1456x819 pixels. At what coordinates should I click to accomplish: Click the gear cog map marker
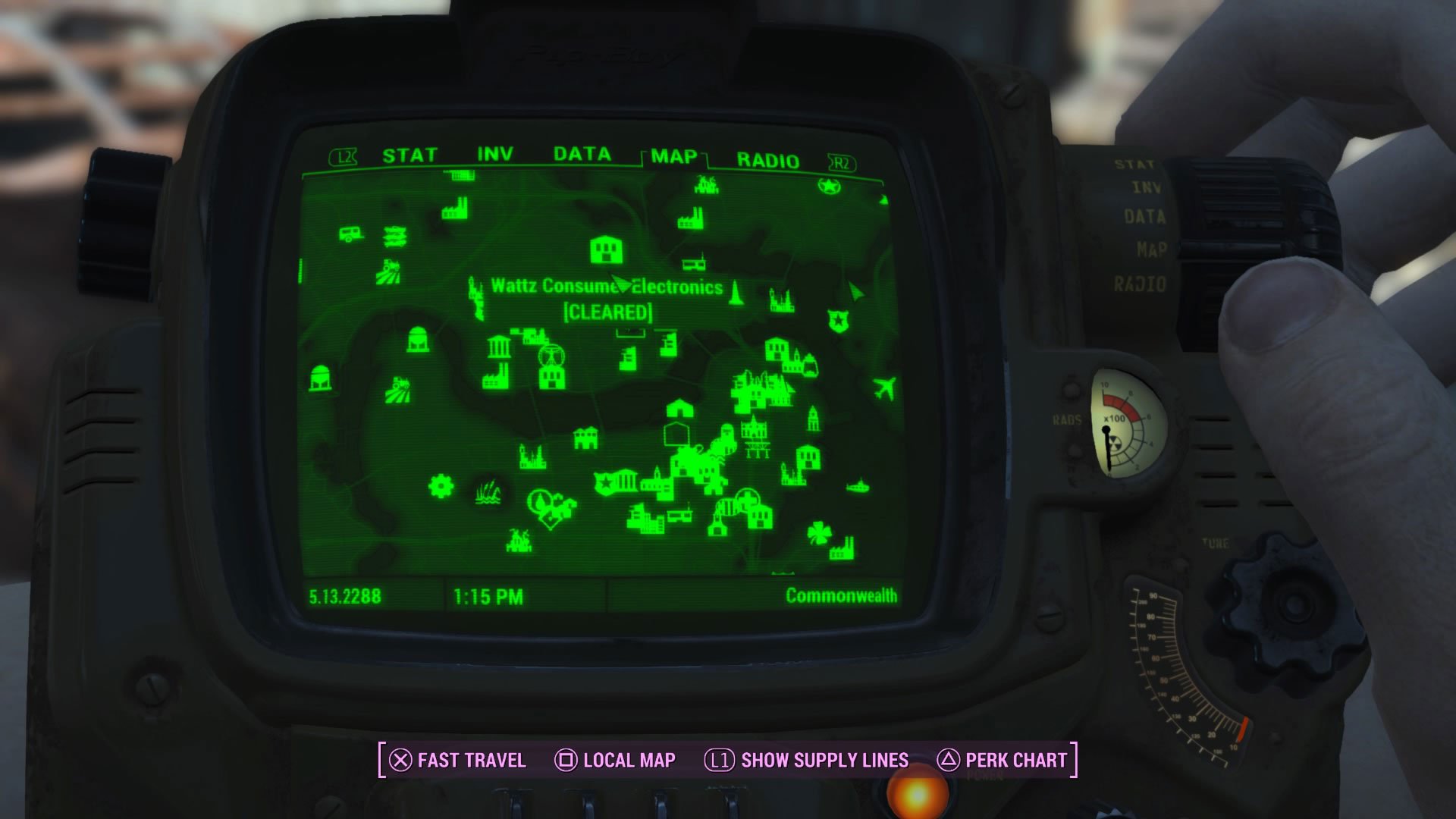(x=440, y=485)
